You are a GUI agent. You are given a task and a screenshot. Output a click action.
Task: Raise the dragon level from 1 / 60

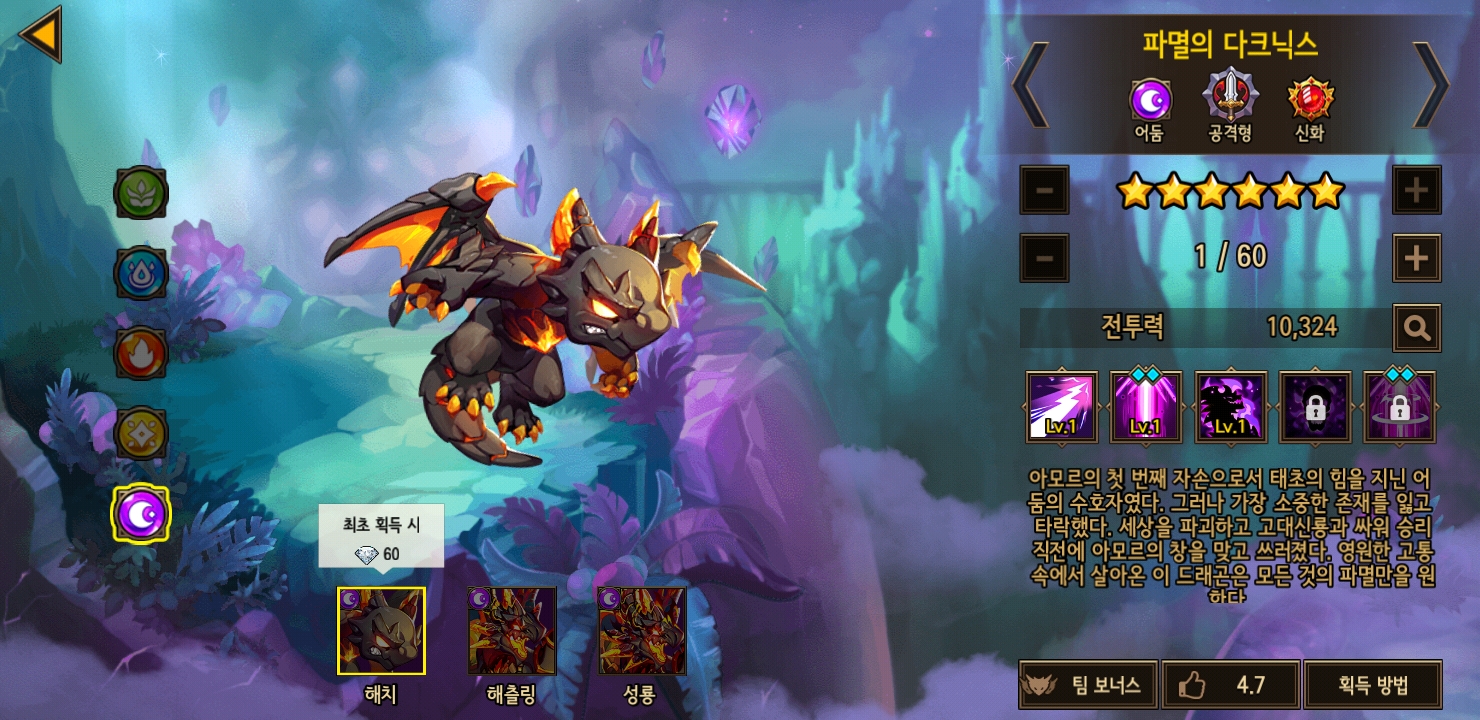[1416, 258]
